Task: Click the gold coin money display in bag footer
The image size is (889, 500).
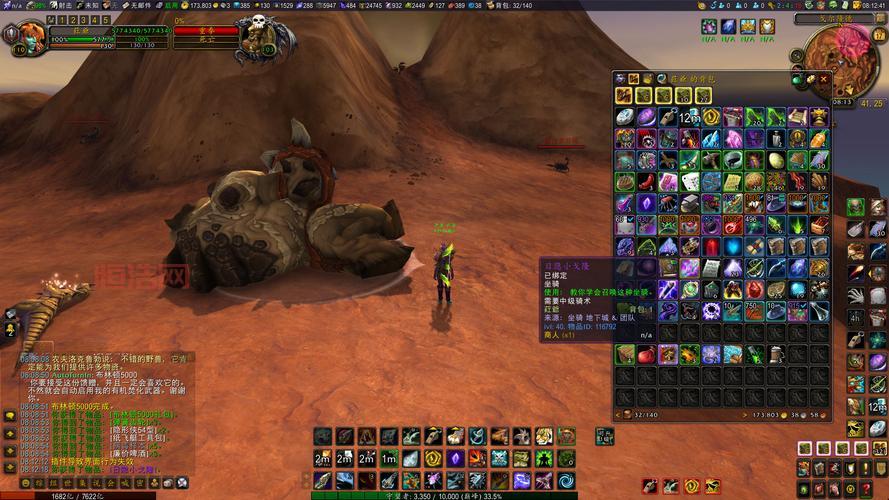Action: point(783,414)
